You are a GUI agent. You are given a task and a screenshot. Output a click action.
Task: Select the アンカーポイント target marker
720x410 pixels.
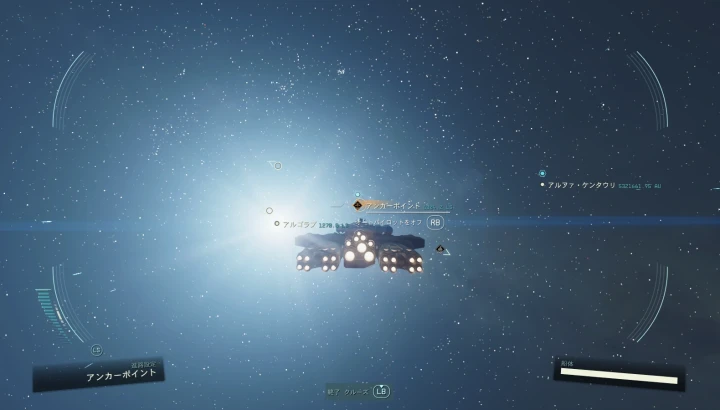coord(357,205)
